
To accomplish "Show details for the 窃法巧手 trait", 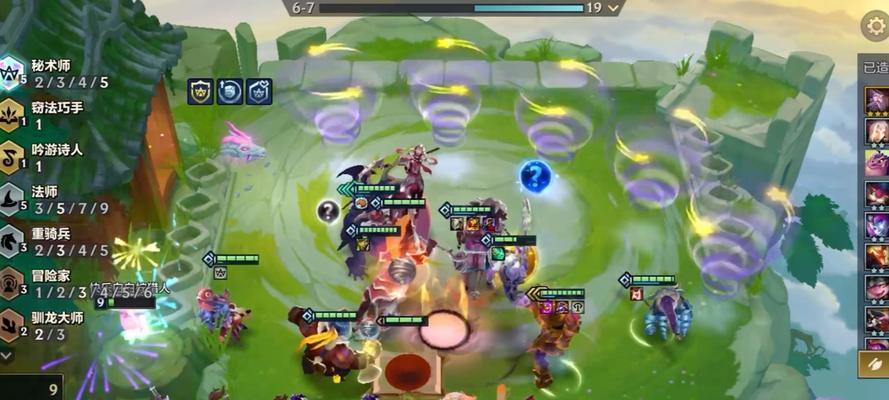I will click(x=45, y=115).
